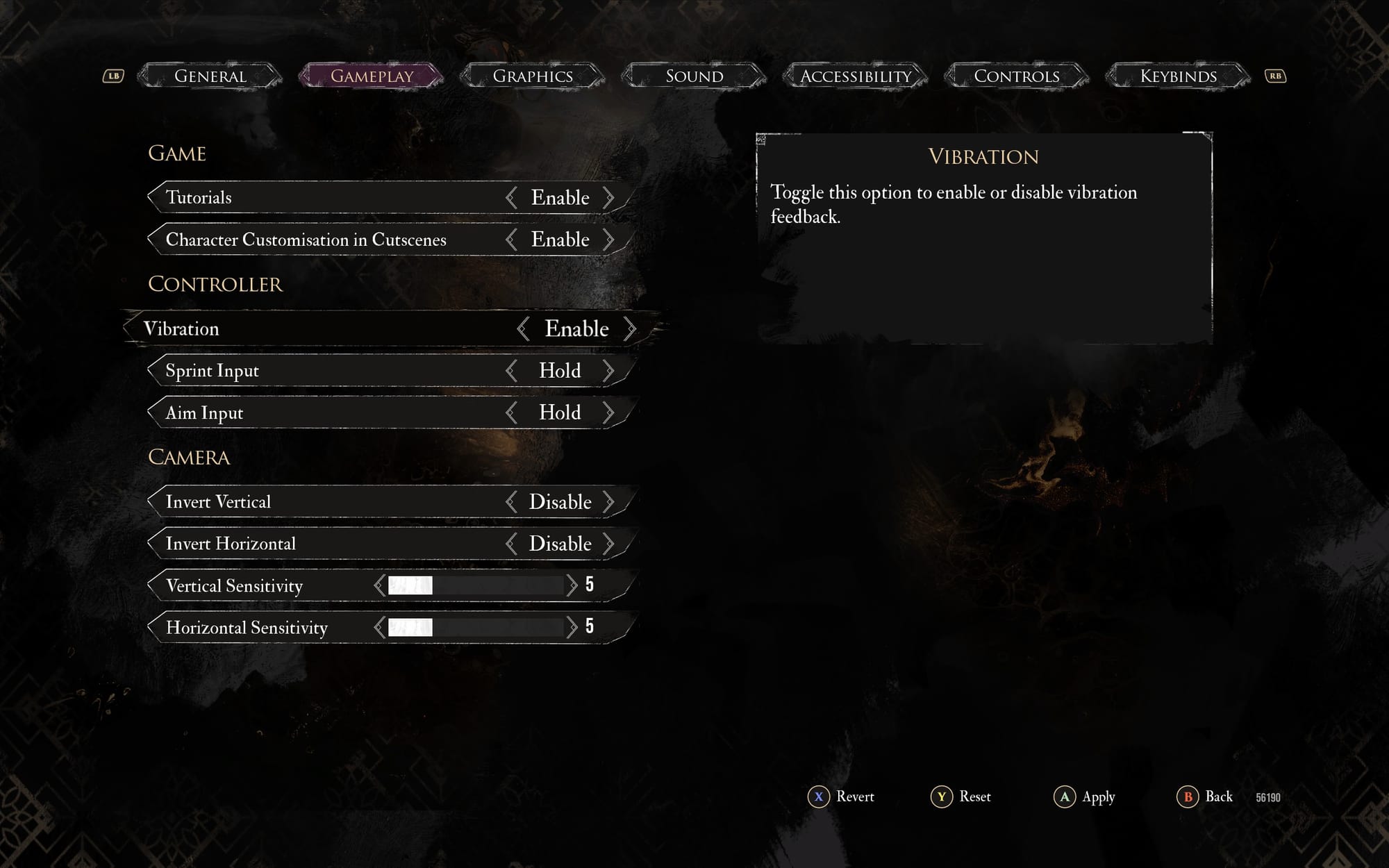Viewport: 1389px width, 868px height.
Task: Open the Keybinds tab
Action: click(1178, 76)
